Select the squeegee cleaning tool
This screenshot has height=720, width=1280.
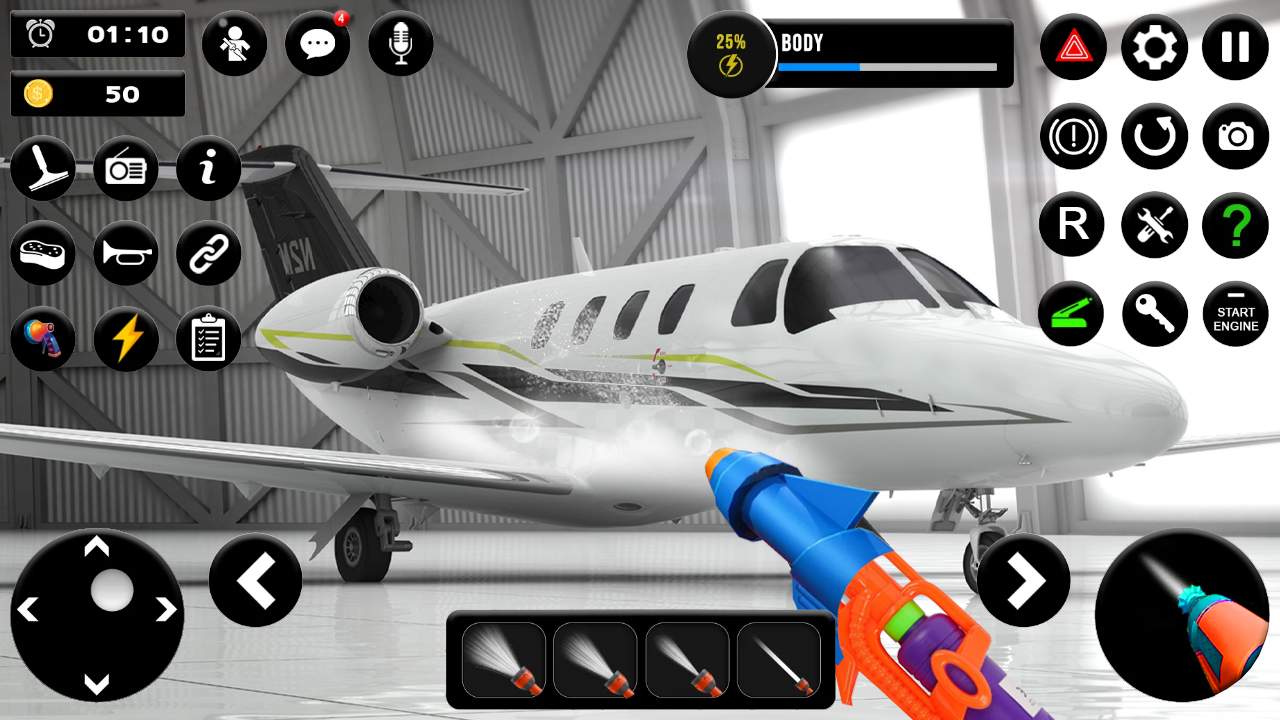43,170
